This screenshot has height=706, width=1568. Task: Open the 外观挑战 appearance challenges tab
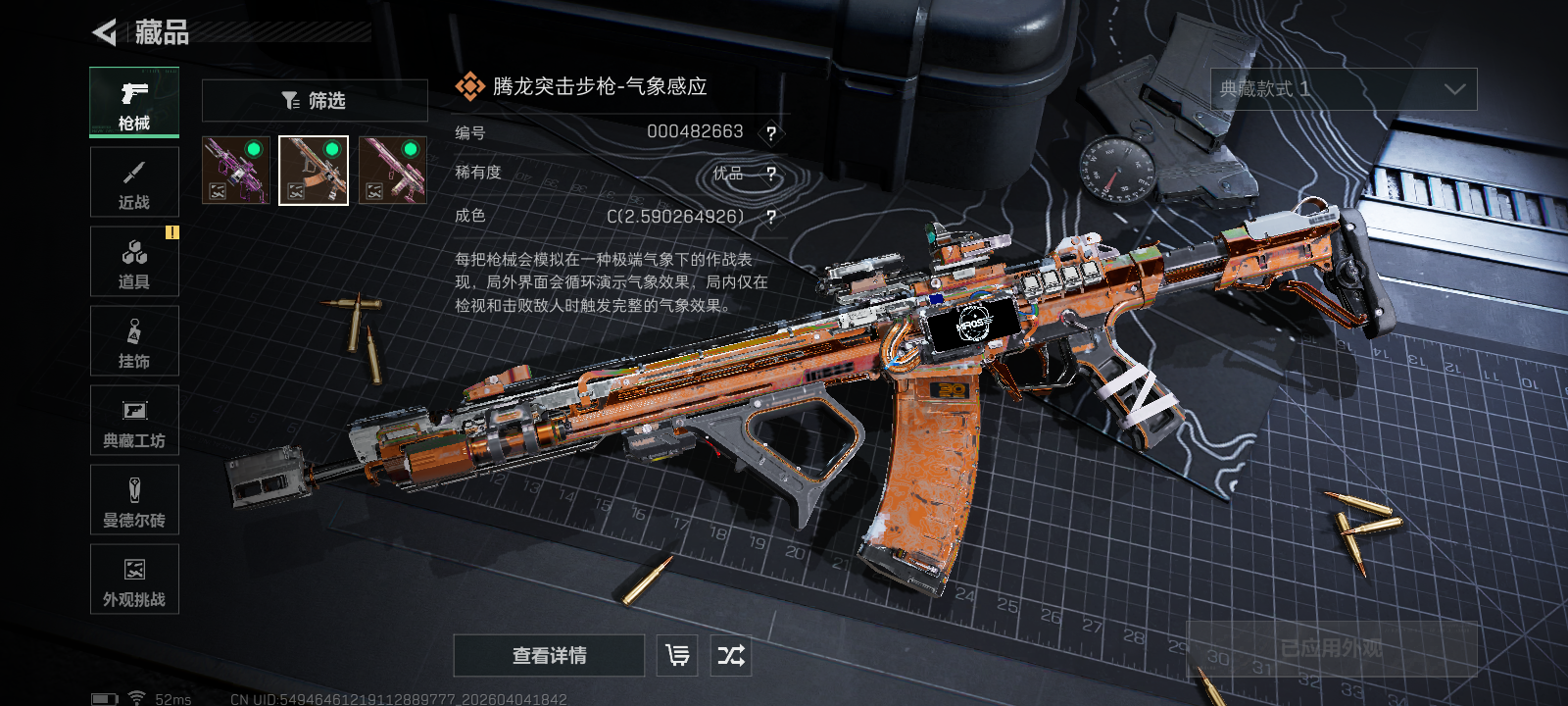pos(134,580)
